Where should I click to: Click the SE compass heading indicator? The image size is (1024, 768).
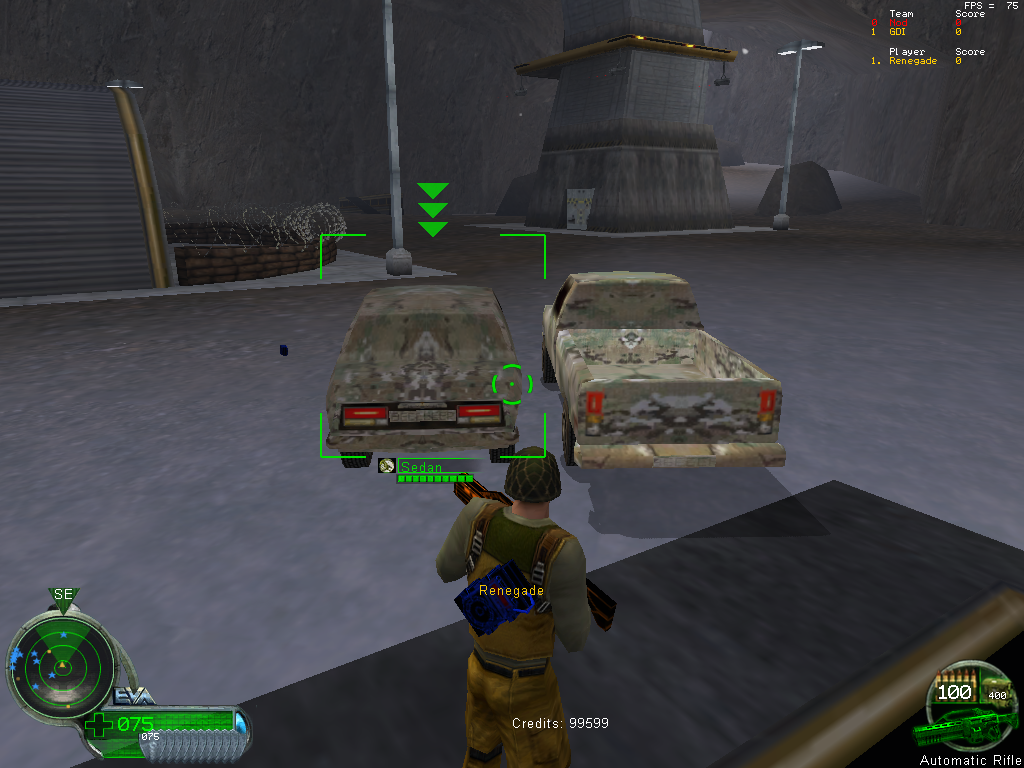coord(64,595)
